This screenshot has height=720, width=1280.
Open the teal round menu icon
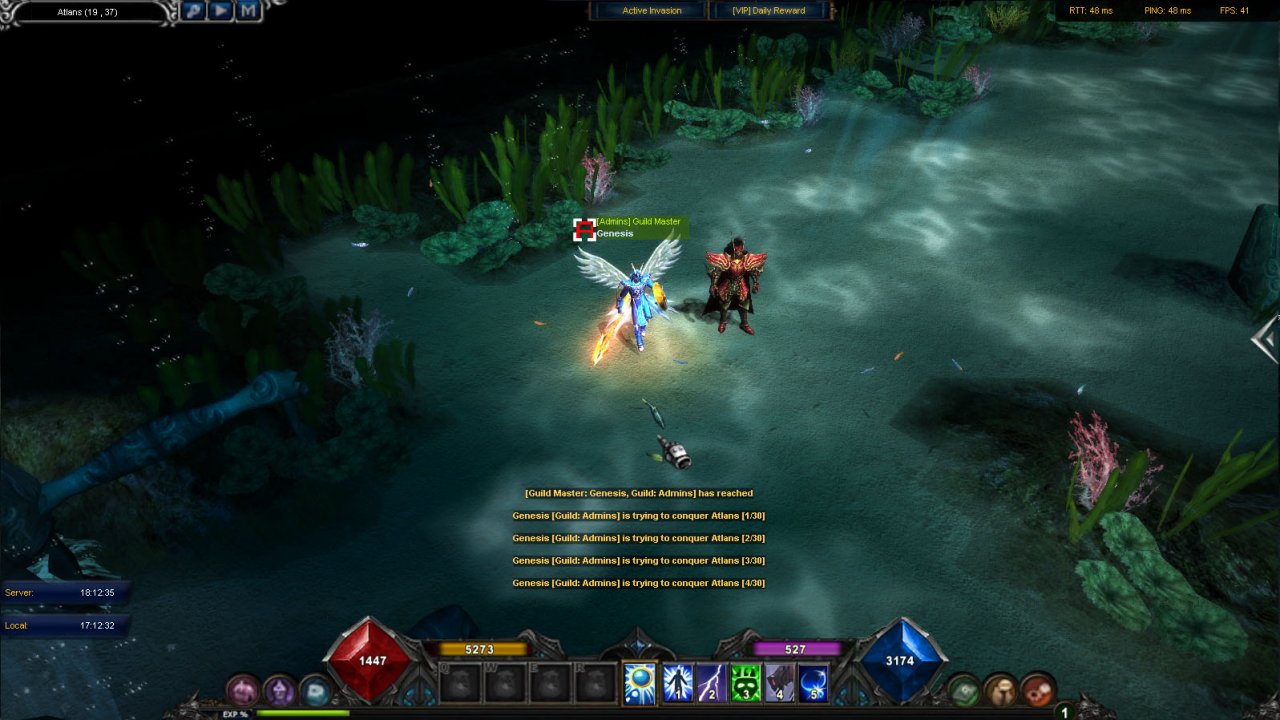coord(315,690)
